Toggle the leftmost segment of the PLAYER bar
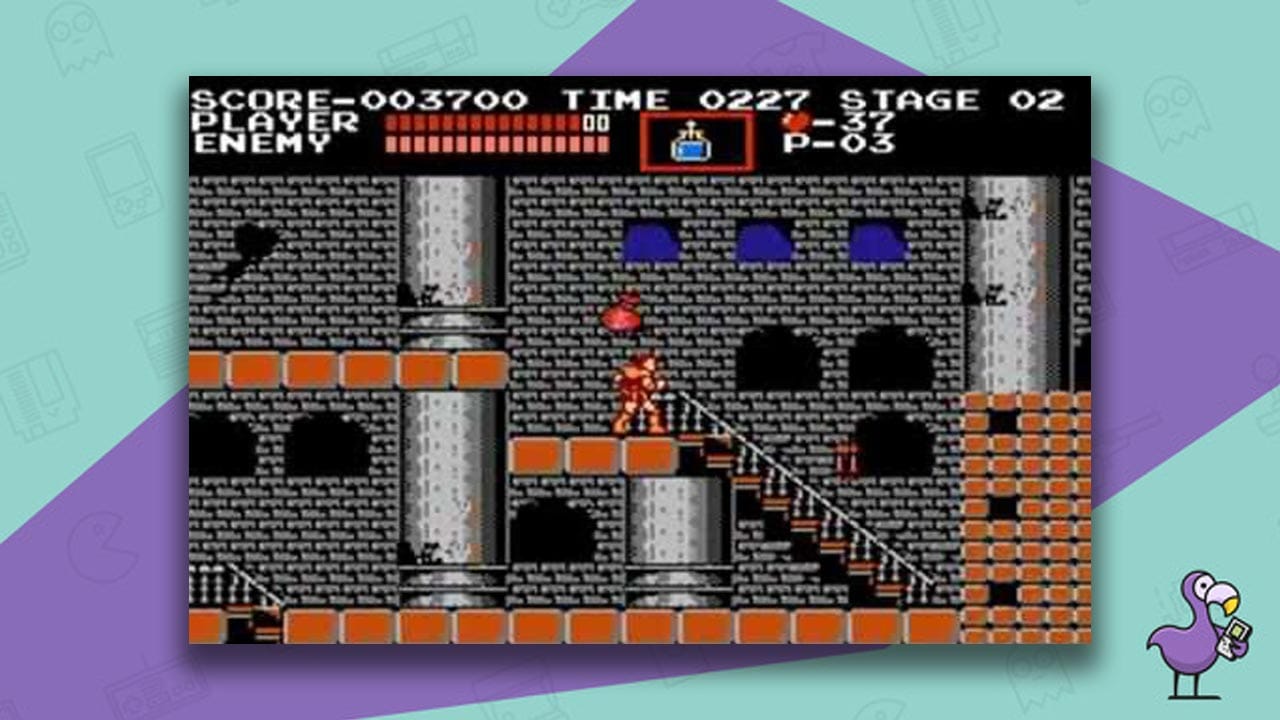Viewport: 1280px width, 720px height. tap(392, 123)
